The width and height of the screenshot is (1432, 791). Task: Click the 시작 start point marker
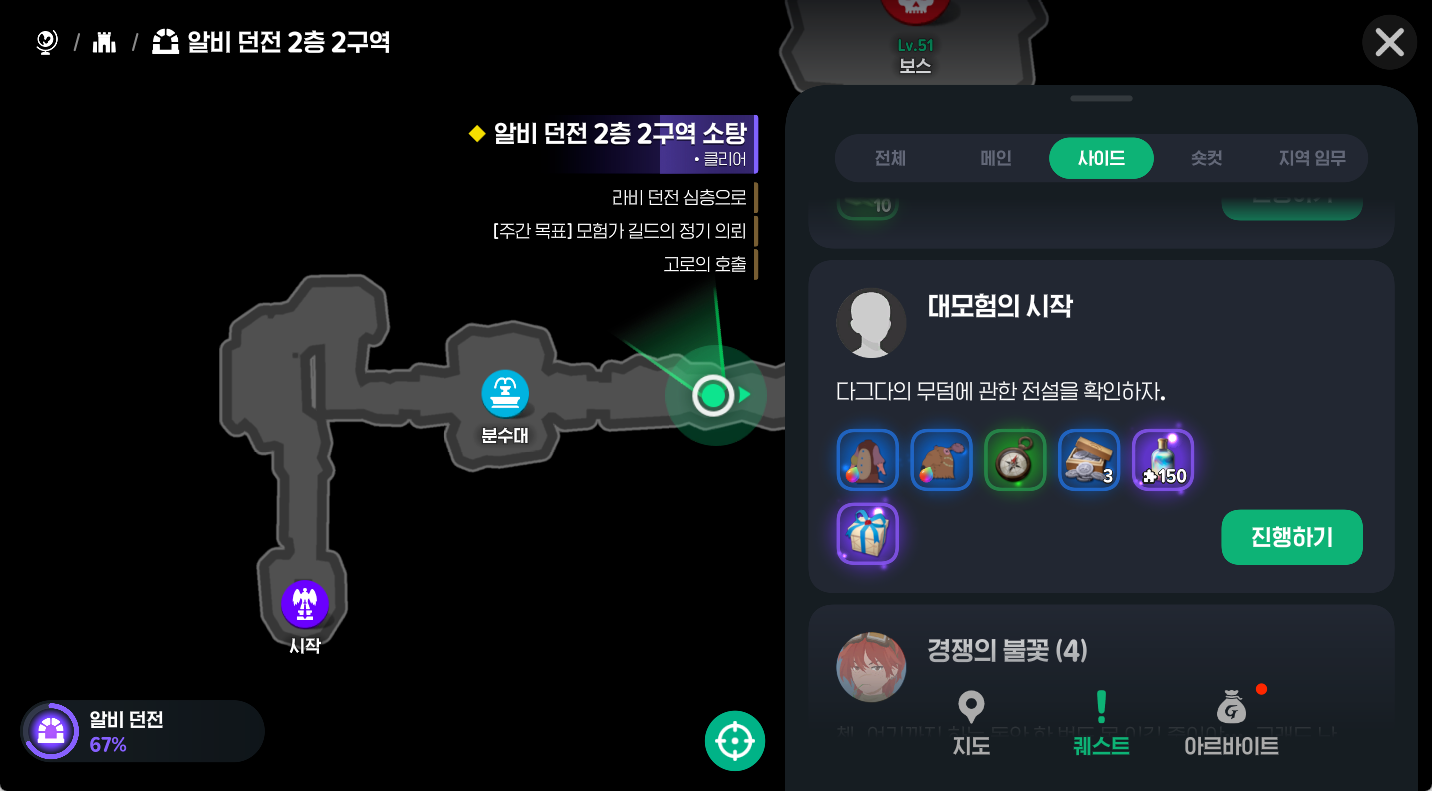(x=305, y=604)
